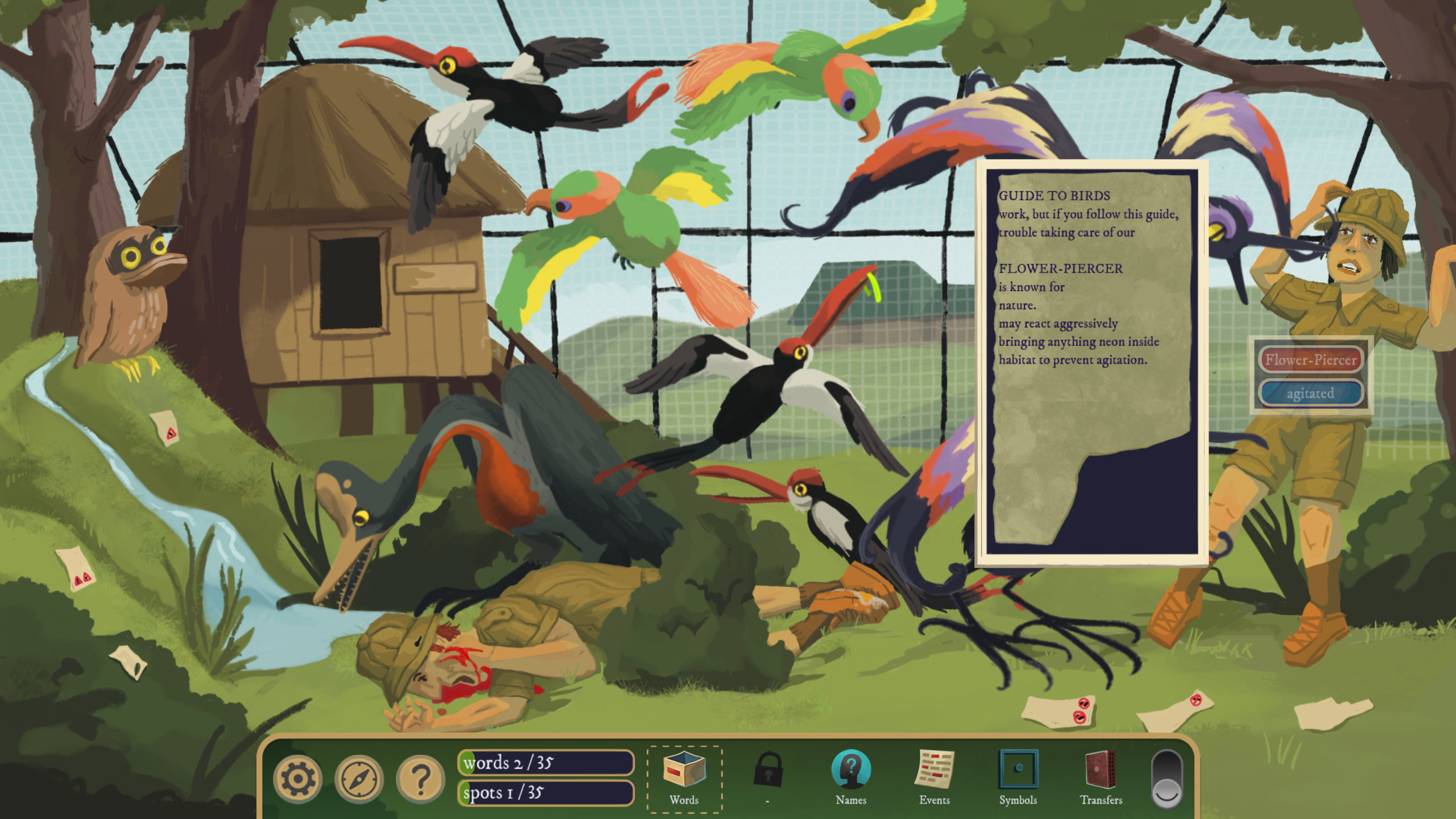Select the agitated word tag
The image size is (1456, 819).
coord(1310,394)
